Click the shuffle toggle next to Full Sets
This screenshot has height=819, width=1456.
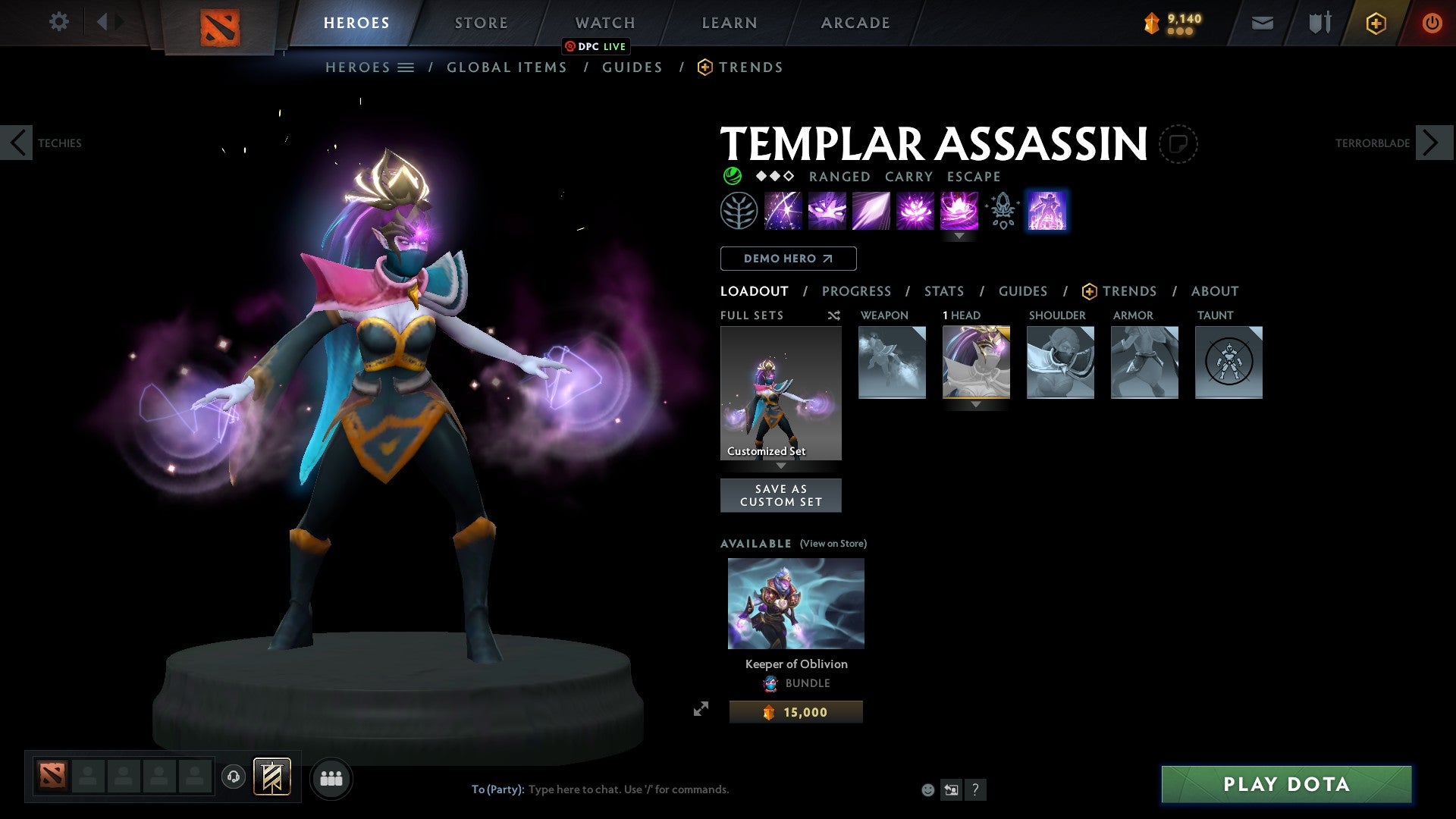tap(833, 315)
